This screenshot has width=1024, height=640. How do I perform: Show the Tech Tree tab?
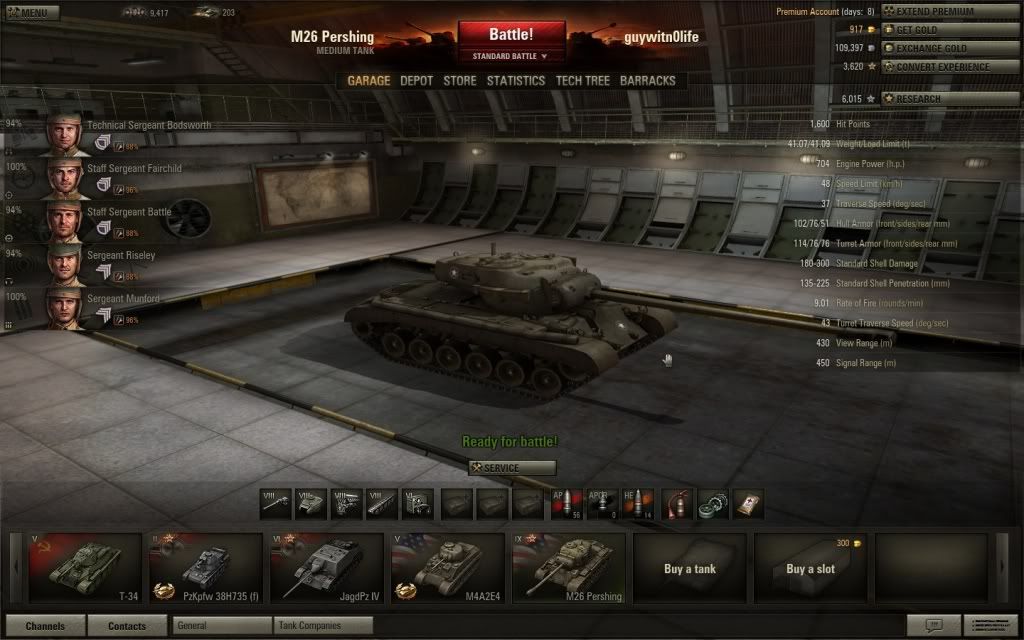click(x=582, y=81)
